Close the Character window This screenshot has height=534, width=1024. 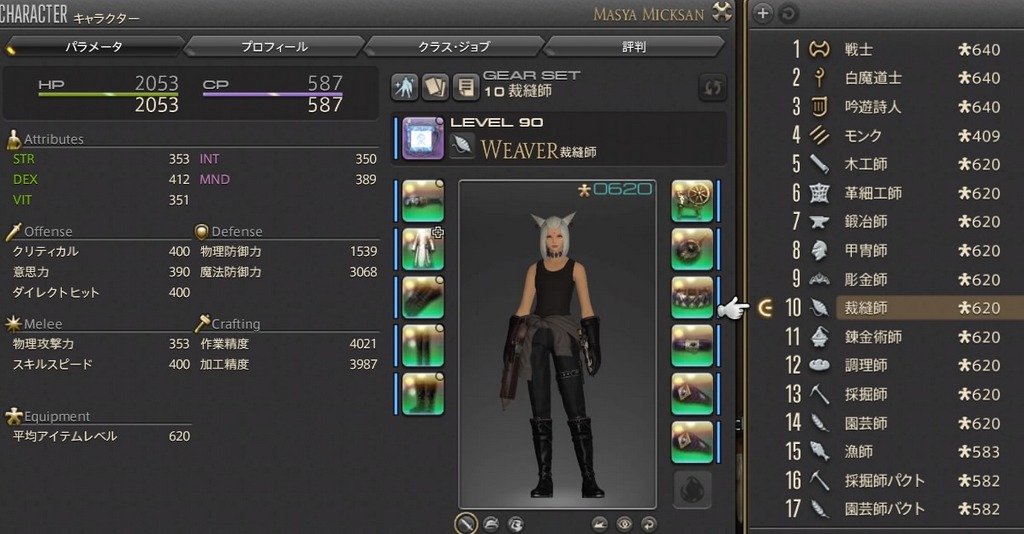pos(723,13)
